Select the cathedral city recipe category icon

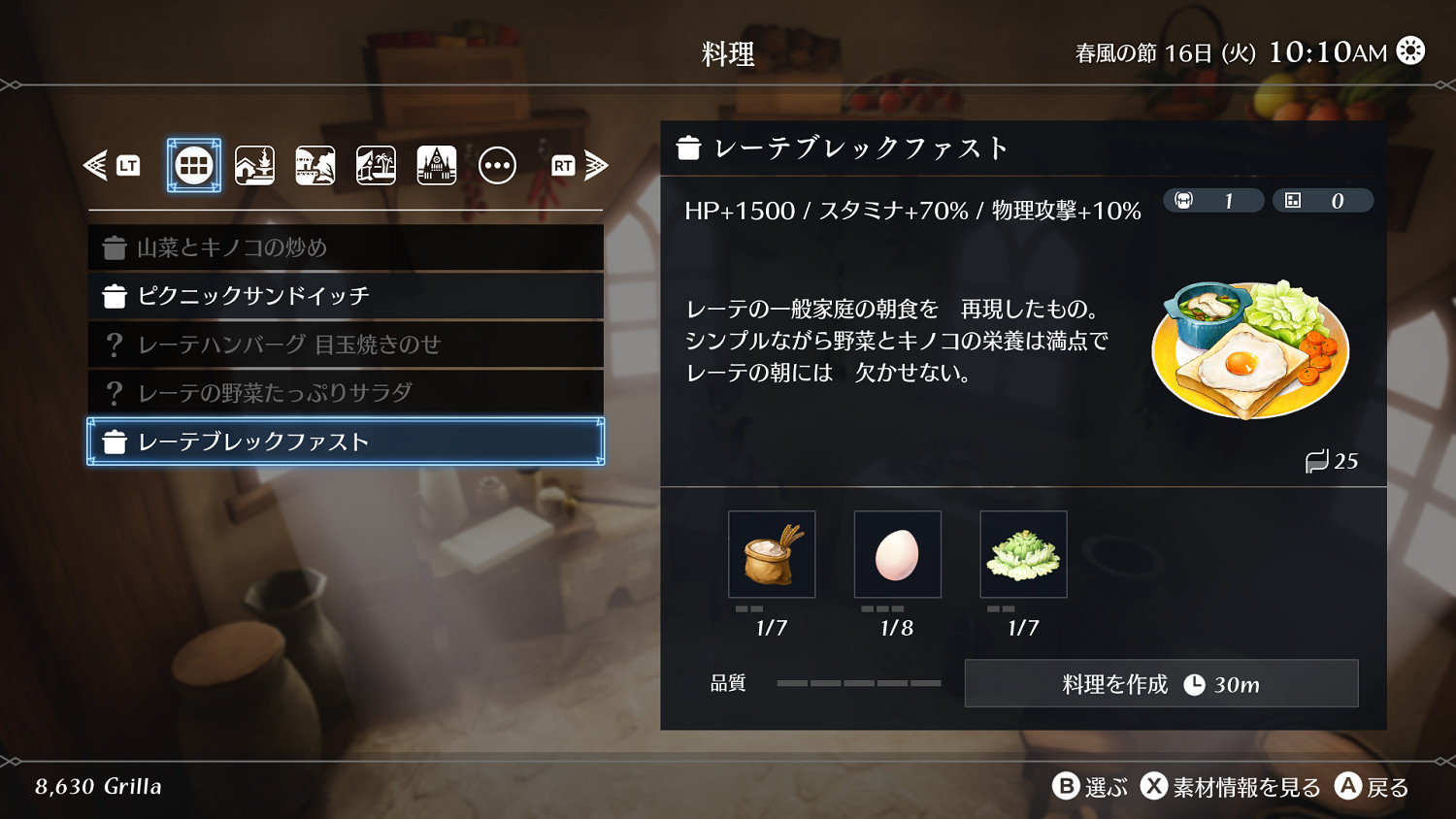pyautogui.click(x=436, y=164)
